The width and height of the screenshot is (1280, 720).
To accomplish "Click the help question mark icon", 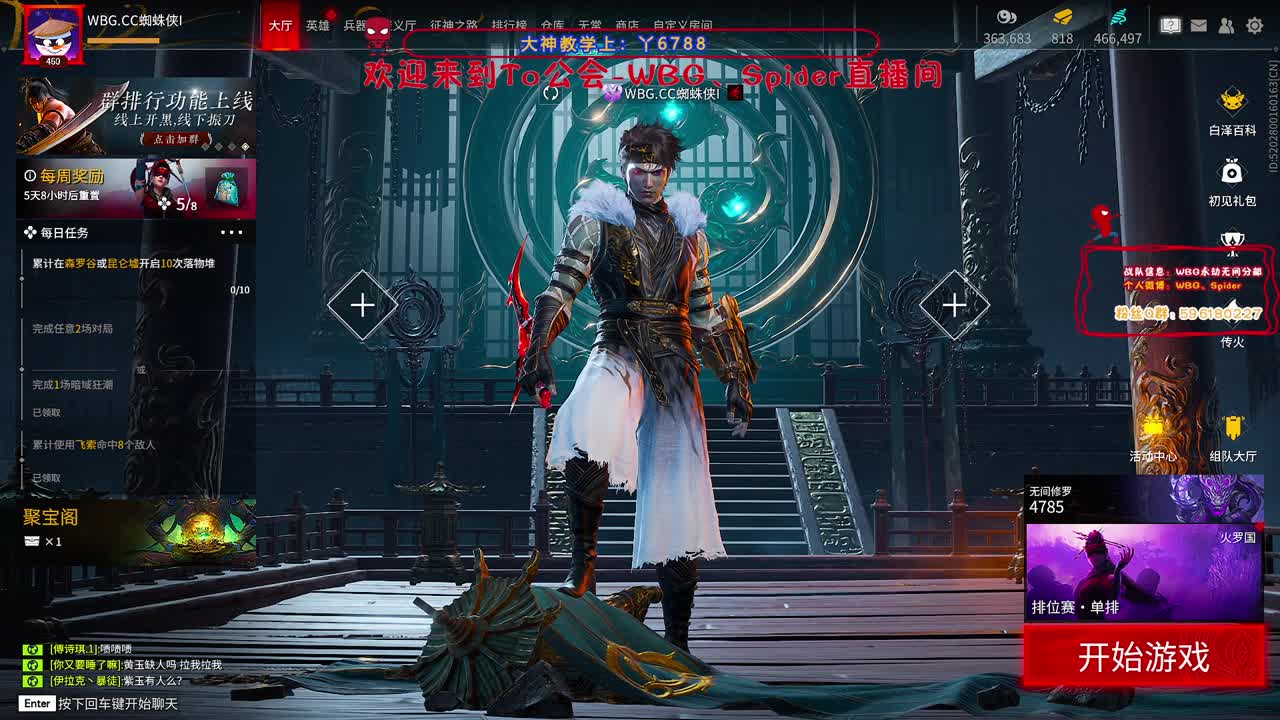I will [1171, 24].
